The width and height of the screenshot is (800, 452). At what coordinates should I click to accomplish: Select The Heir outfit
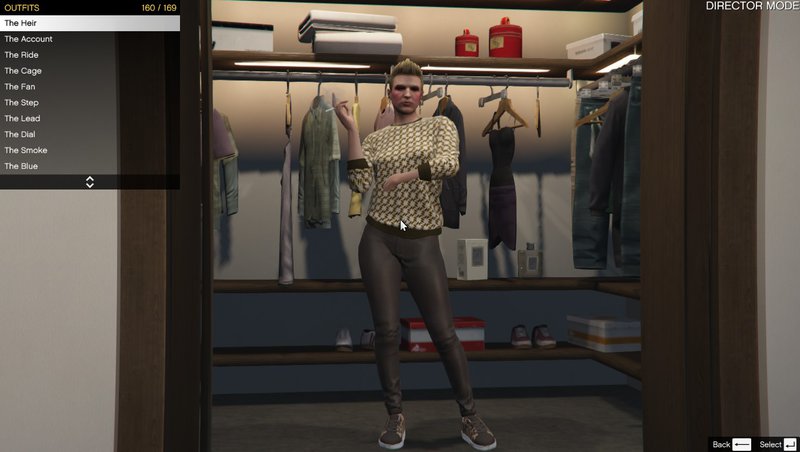pos(89,23)
